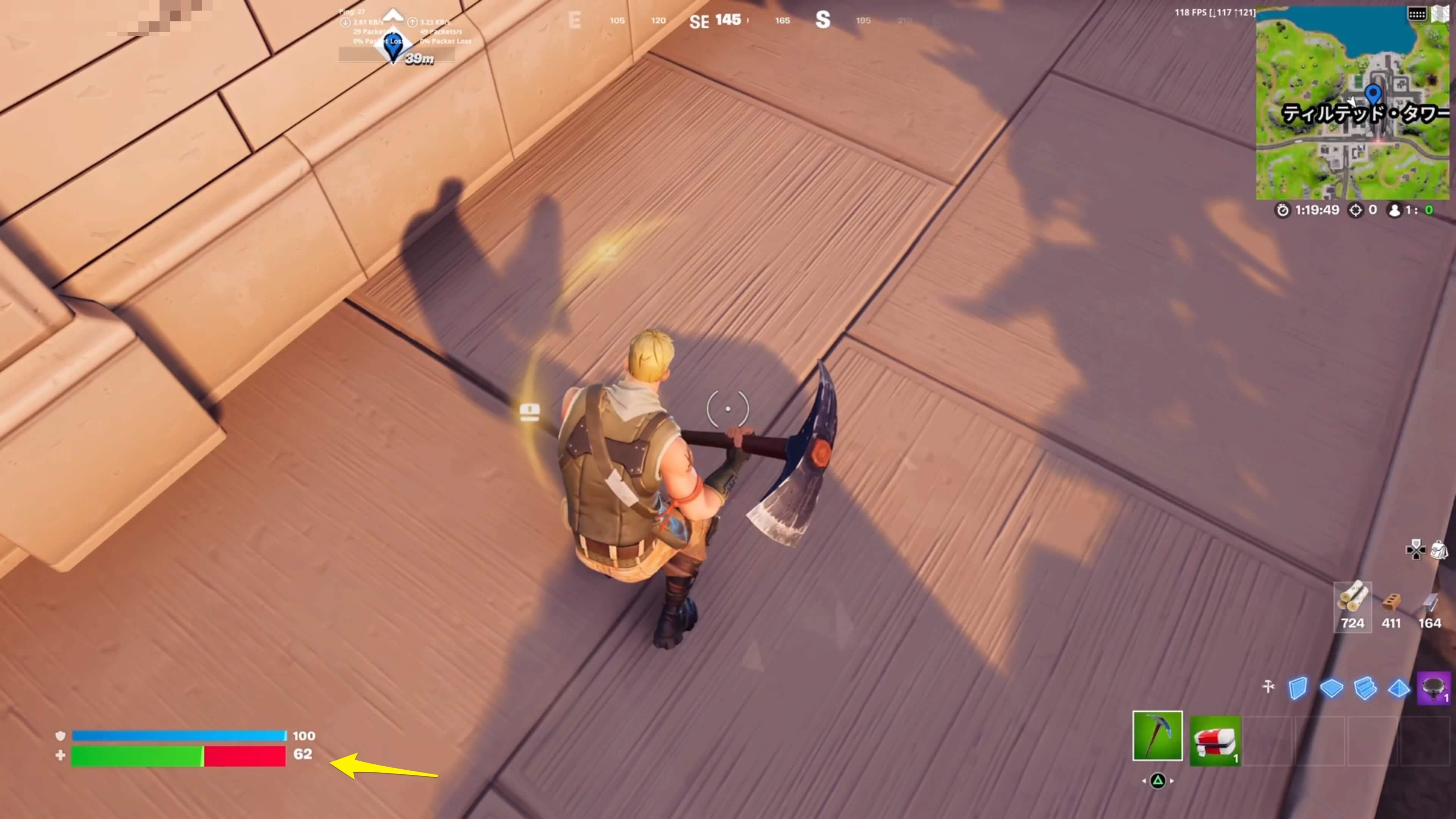Select the pyramid roof building piece

point(1398,688)
